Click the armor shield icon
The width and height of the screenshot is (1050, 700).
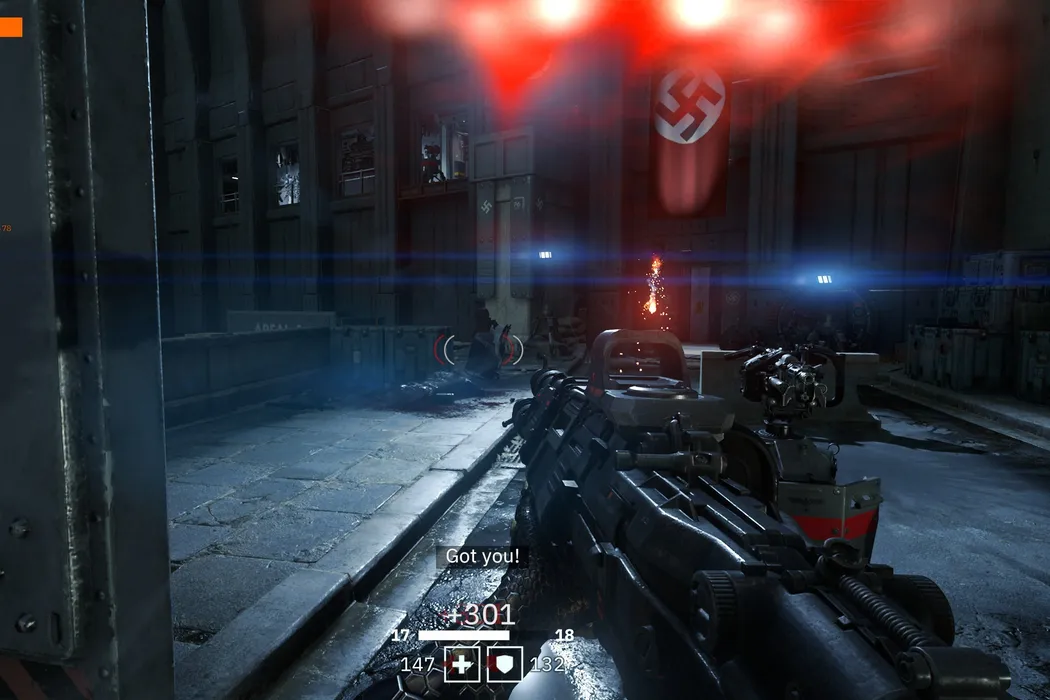click(505, 664)
